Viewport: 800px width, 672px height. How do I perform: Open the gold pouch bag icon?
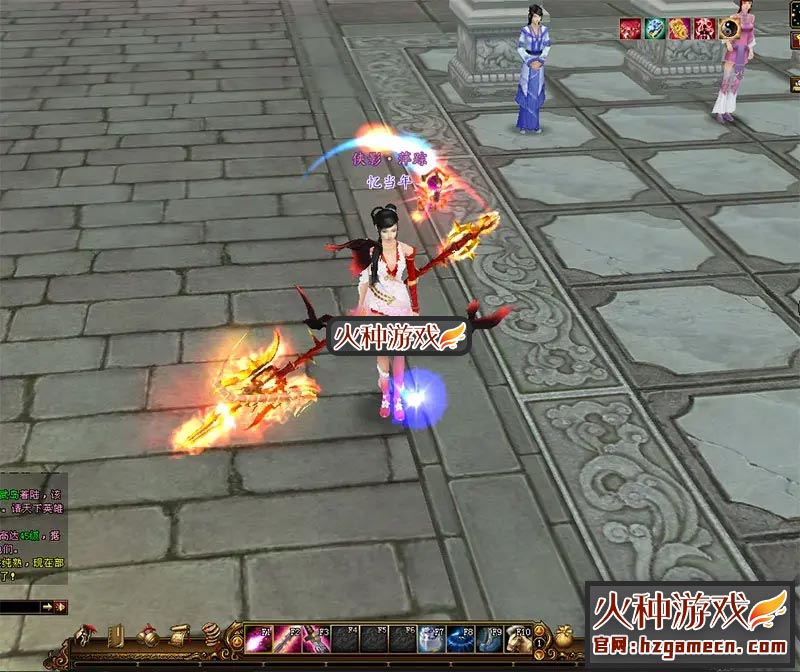(x=565, y=636)
